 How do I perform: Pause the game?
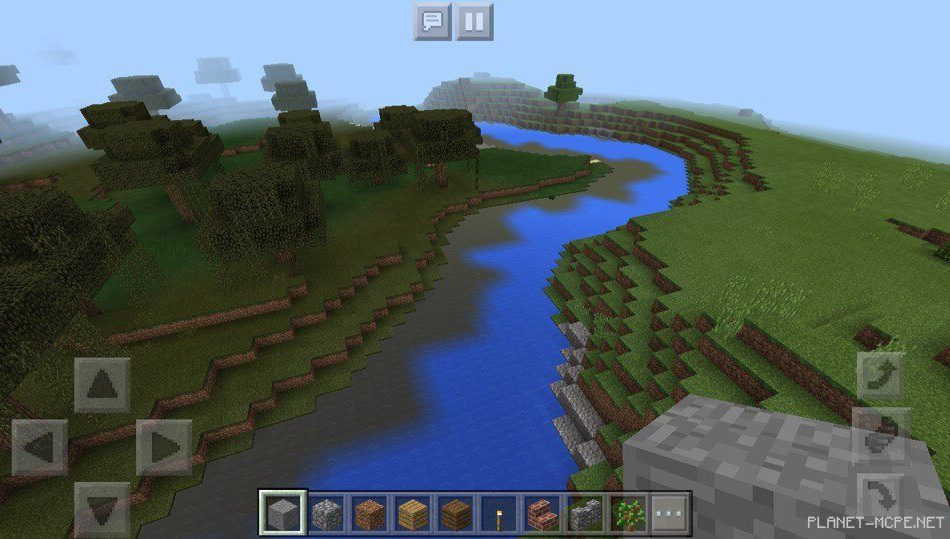[x=475, y=21]
